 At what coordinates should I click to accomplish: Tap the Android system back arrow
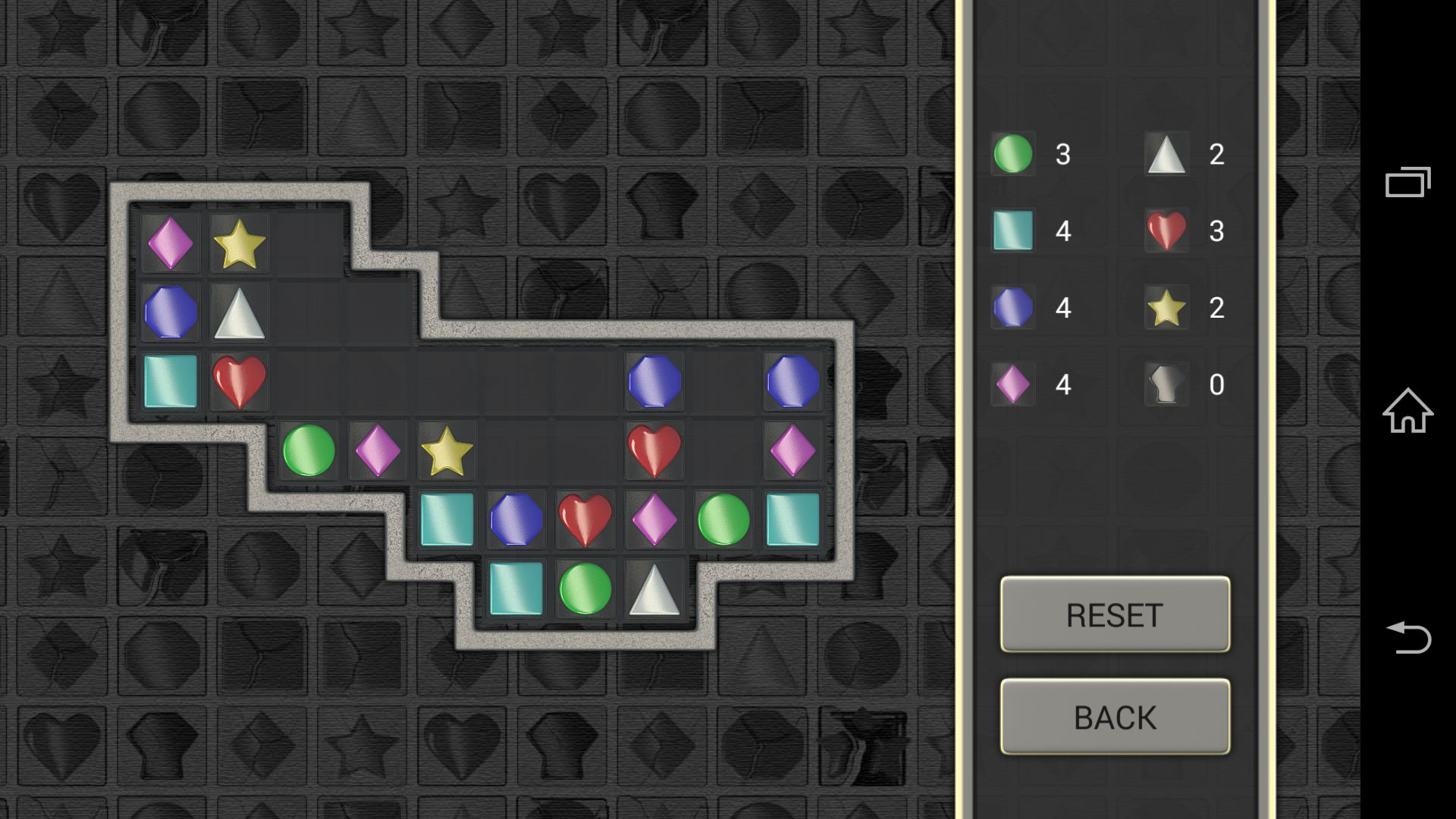(x=1407, y=638)
